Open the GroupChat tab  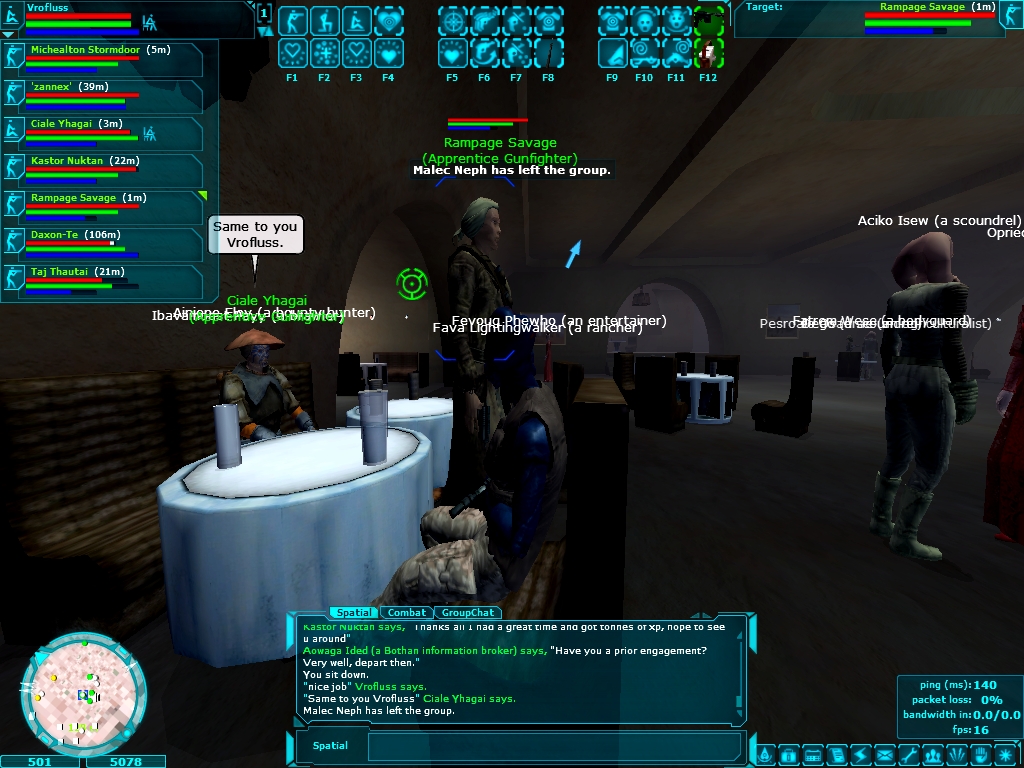pyautogui.click(x=469, y=612)
